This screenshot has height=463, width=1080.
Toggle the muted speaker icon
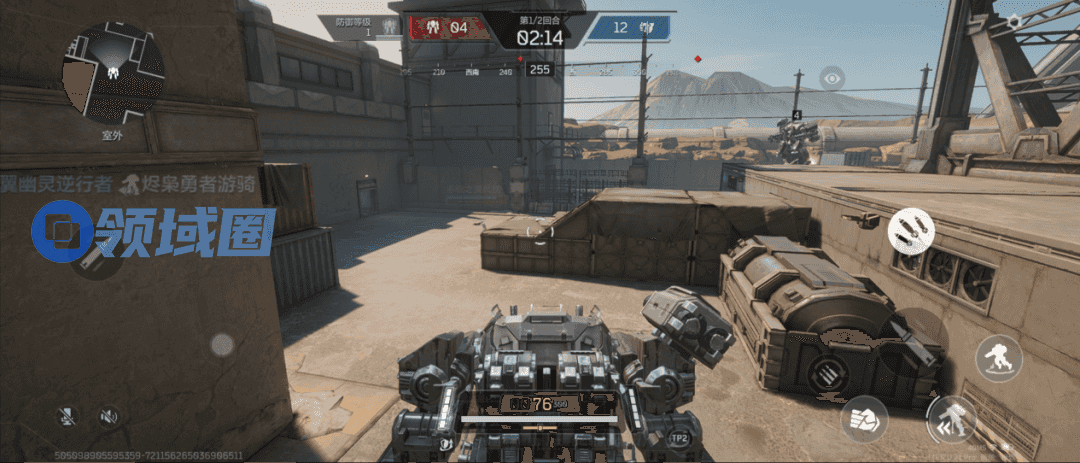point(109,417)
